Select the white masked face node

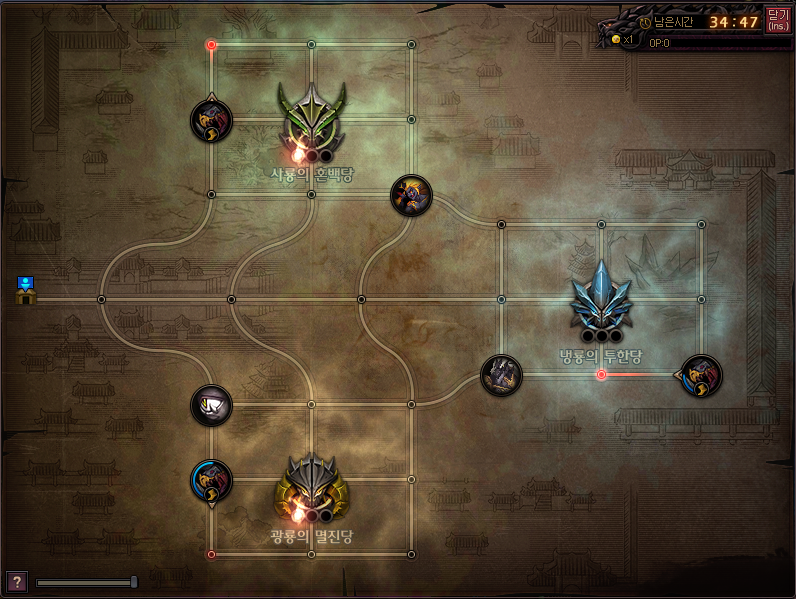click(x=211, y=405)
